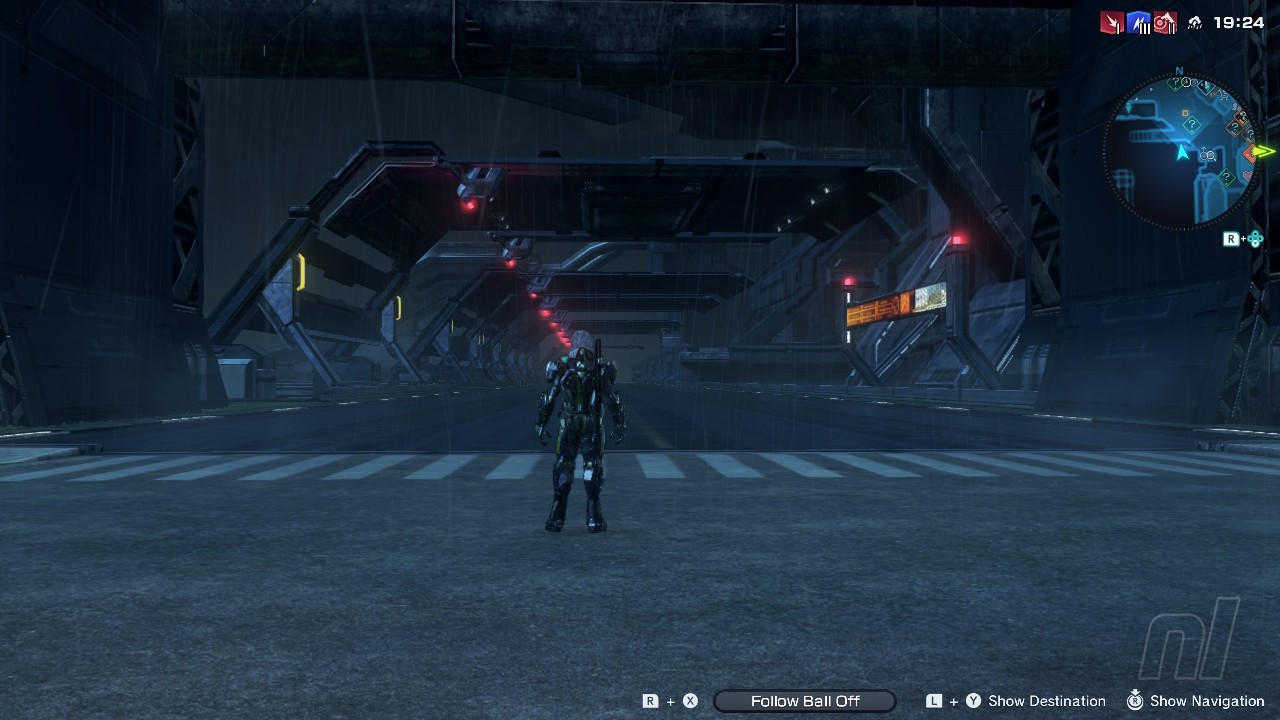The image size is (1280, 720).
Task: Select the red probe icon marked I
Action: click(x=1112, y=22)
